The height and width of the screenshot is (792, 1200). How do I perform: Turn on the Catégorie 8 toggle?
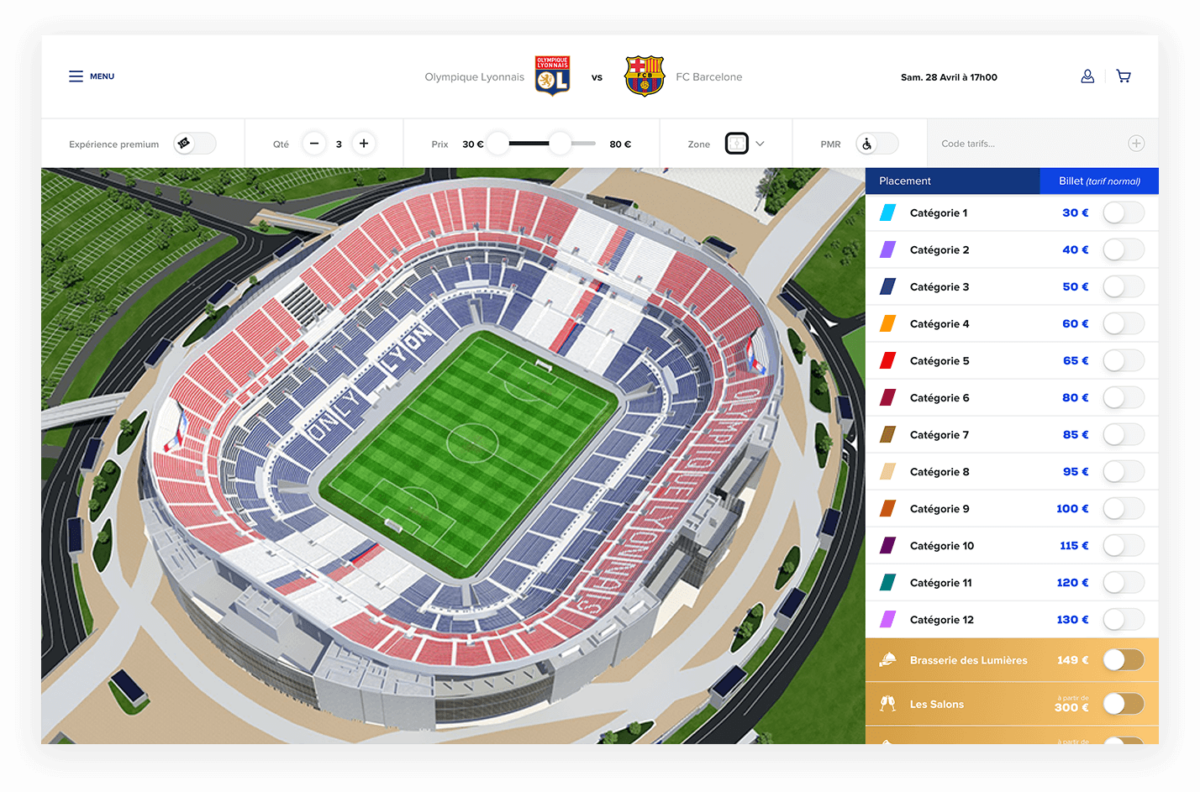click(x=1123, y=472)
